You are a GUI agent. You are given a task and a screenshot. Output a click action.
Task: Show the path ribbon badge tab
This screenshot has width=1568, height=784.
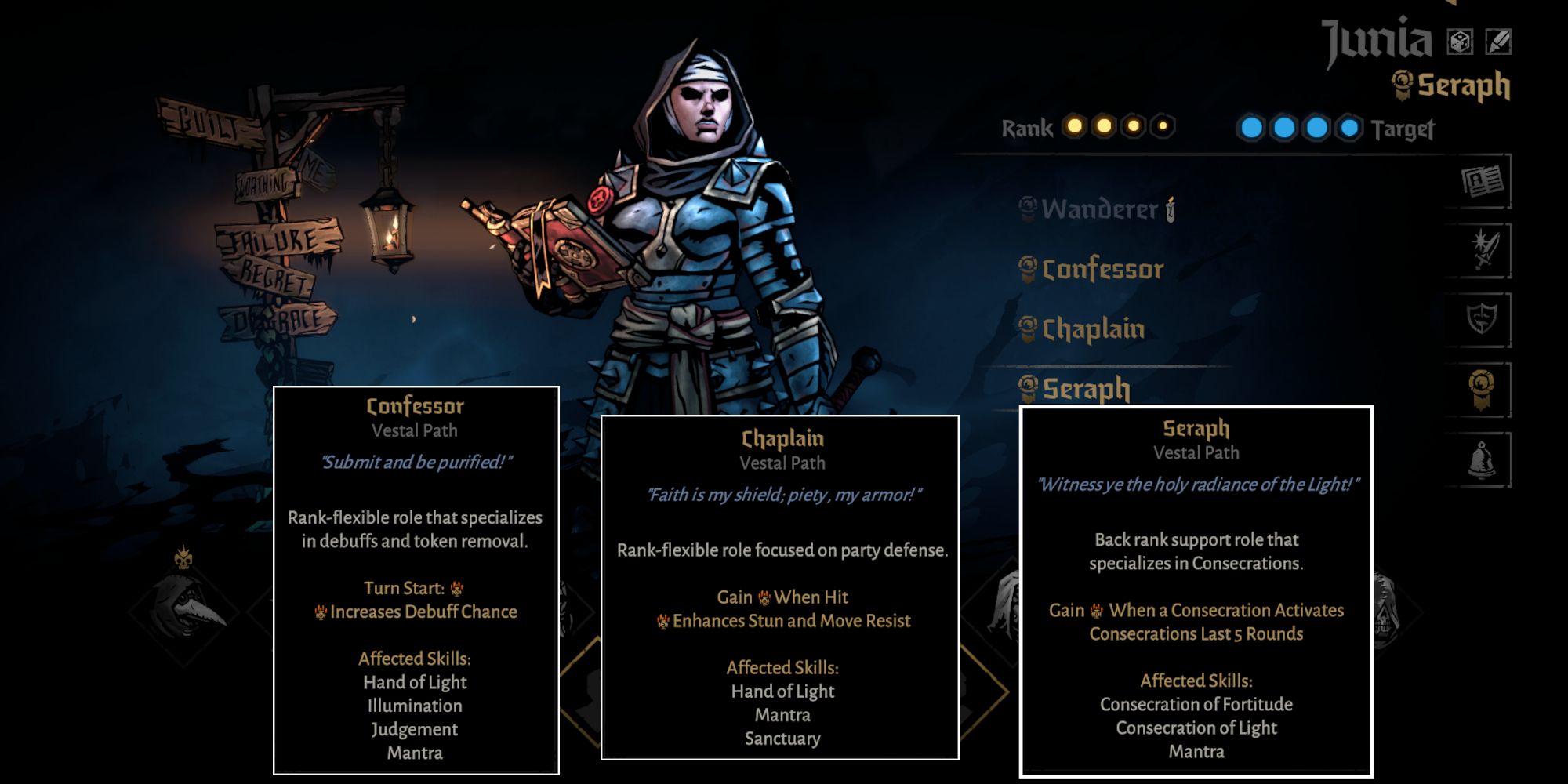1482,390
